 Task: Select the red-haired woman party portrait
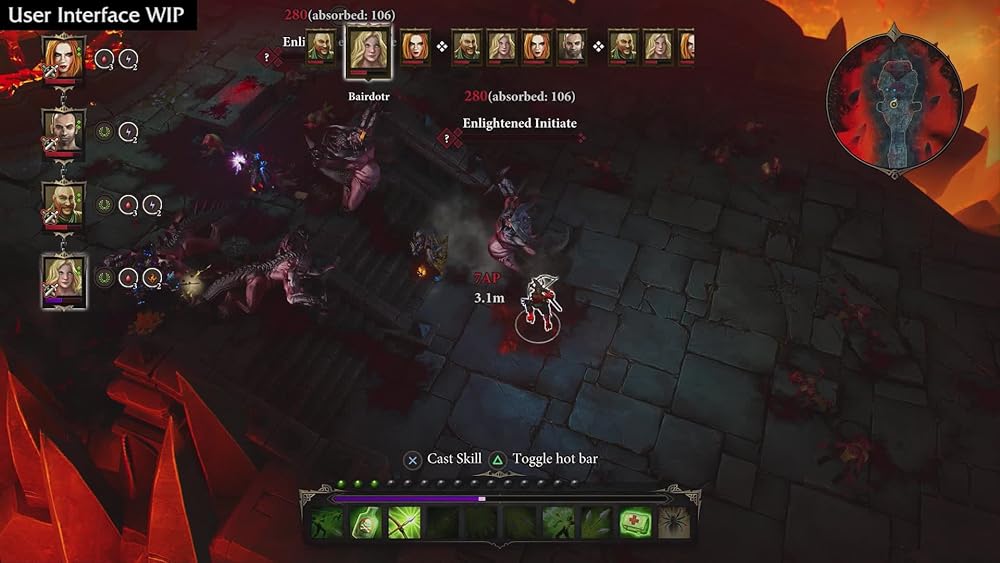tap(64, 58)
